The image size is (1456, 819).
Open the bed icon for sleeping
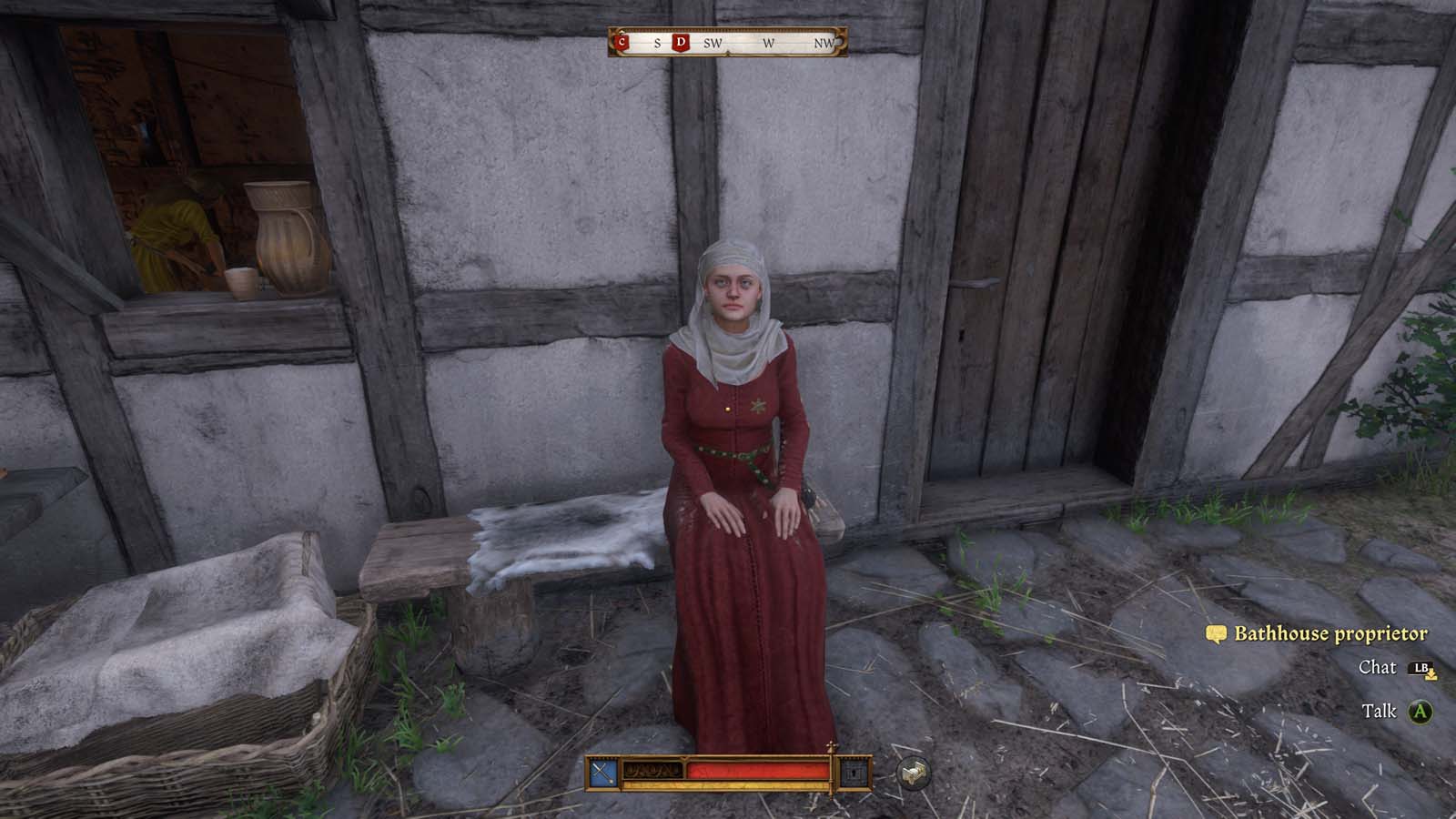913,773
